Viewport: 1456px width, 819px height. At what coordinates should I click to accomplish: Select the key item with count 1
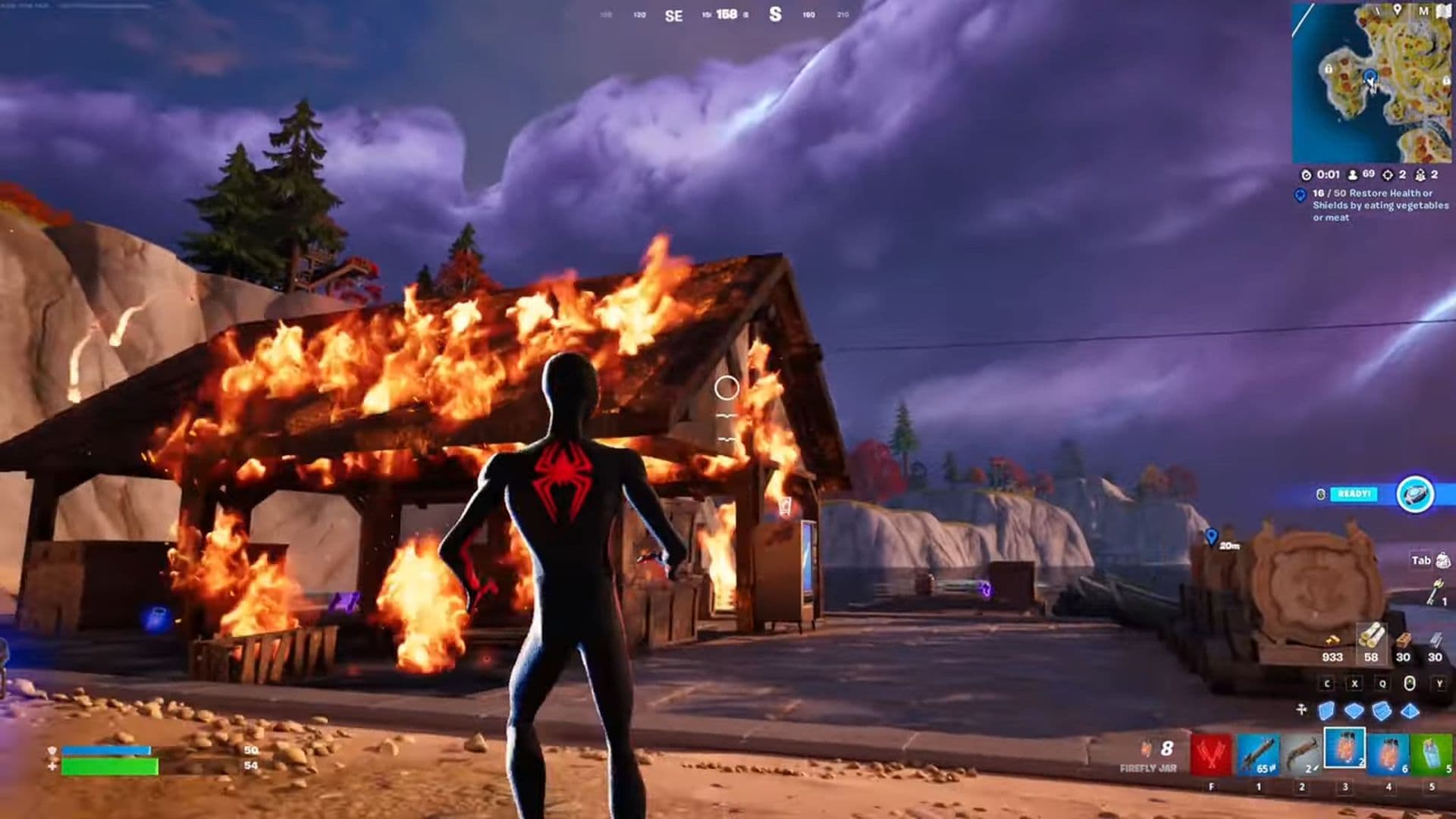(1435, 591)
